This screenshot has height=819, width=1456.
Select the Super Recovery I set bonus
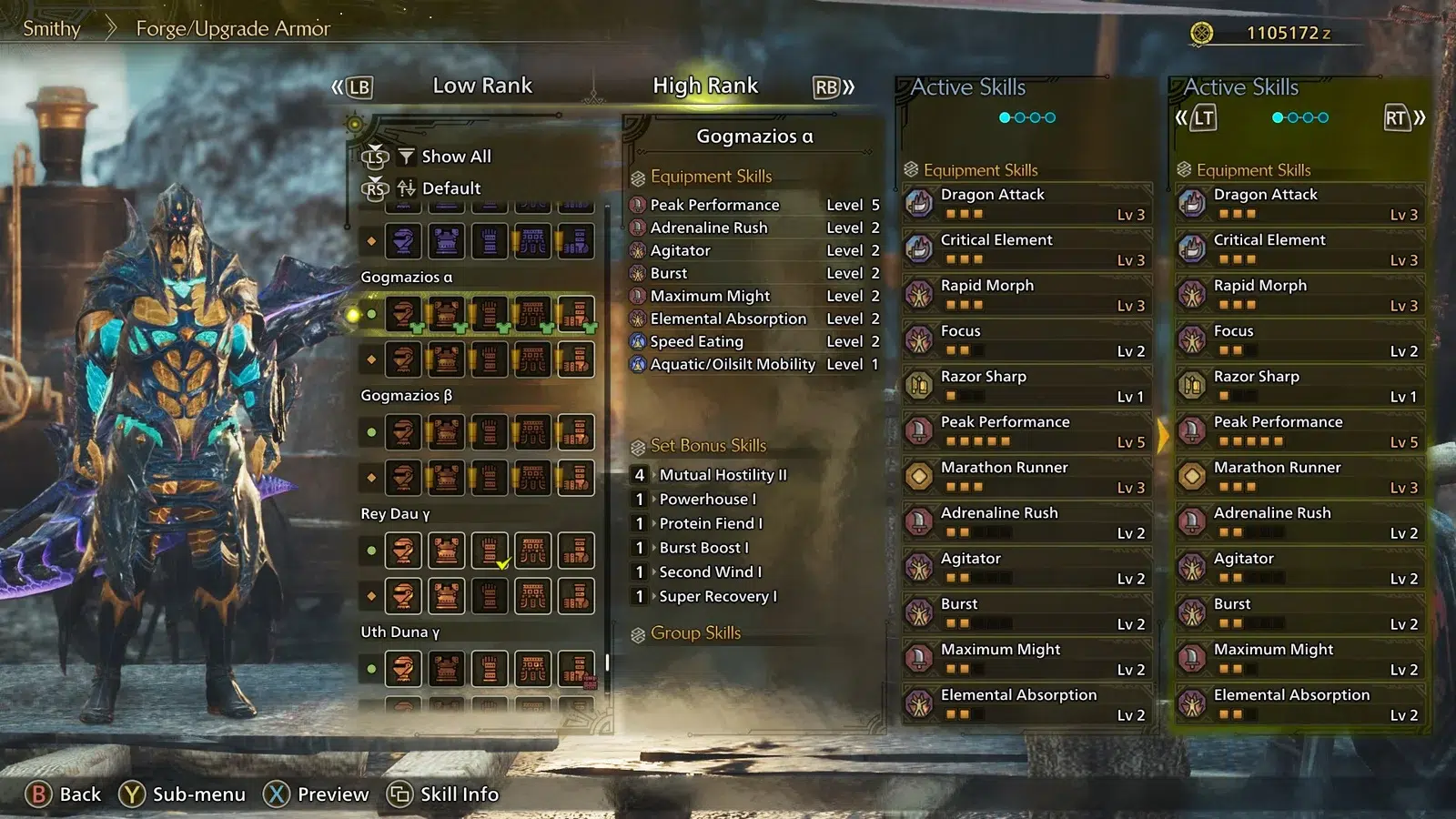tap(717, 597)
